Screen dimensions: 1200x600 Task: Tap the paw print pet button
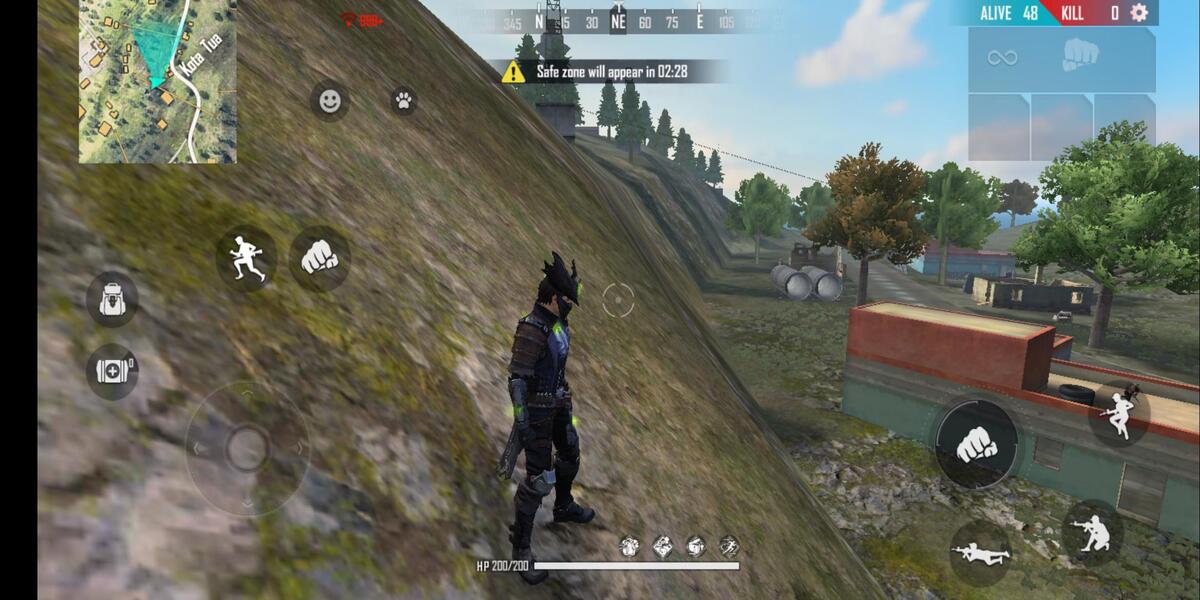[x=403, y=100]
